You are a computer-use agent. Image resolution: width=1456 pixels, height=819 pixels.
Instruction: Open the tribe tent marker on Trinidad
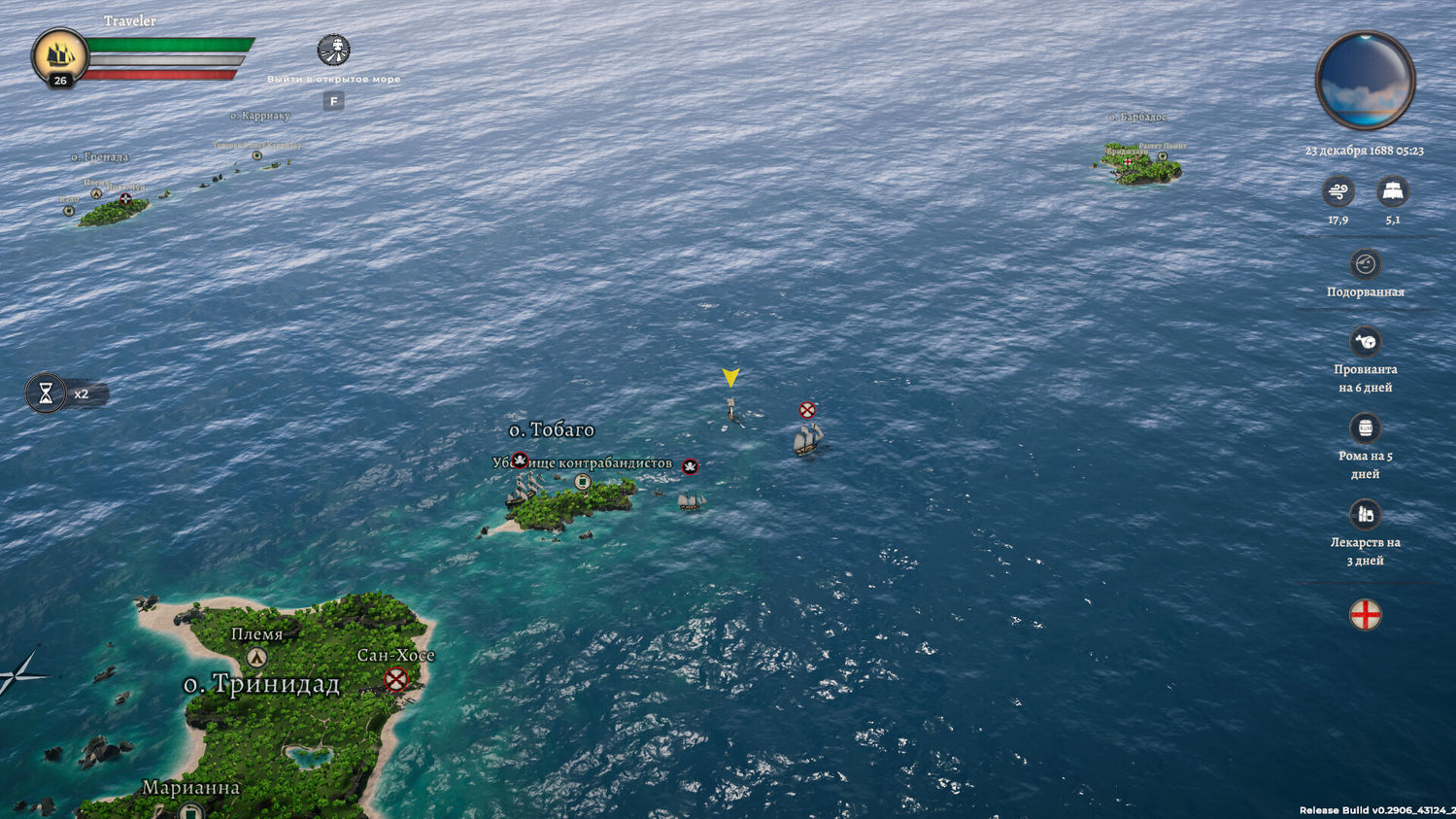pos(256,658)
